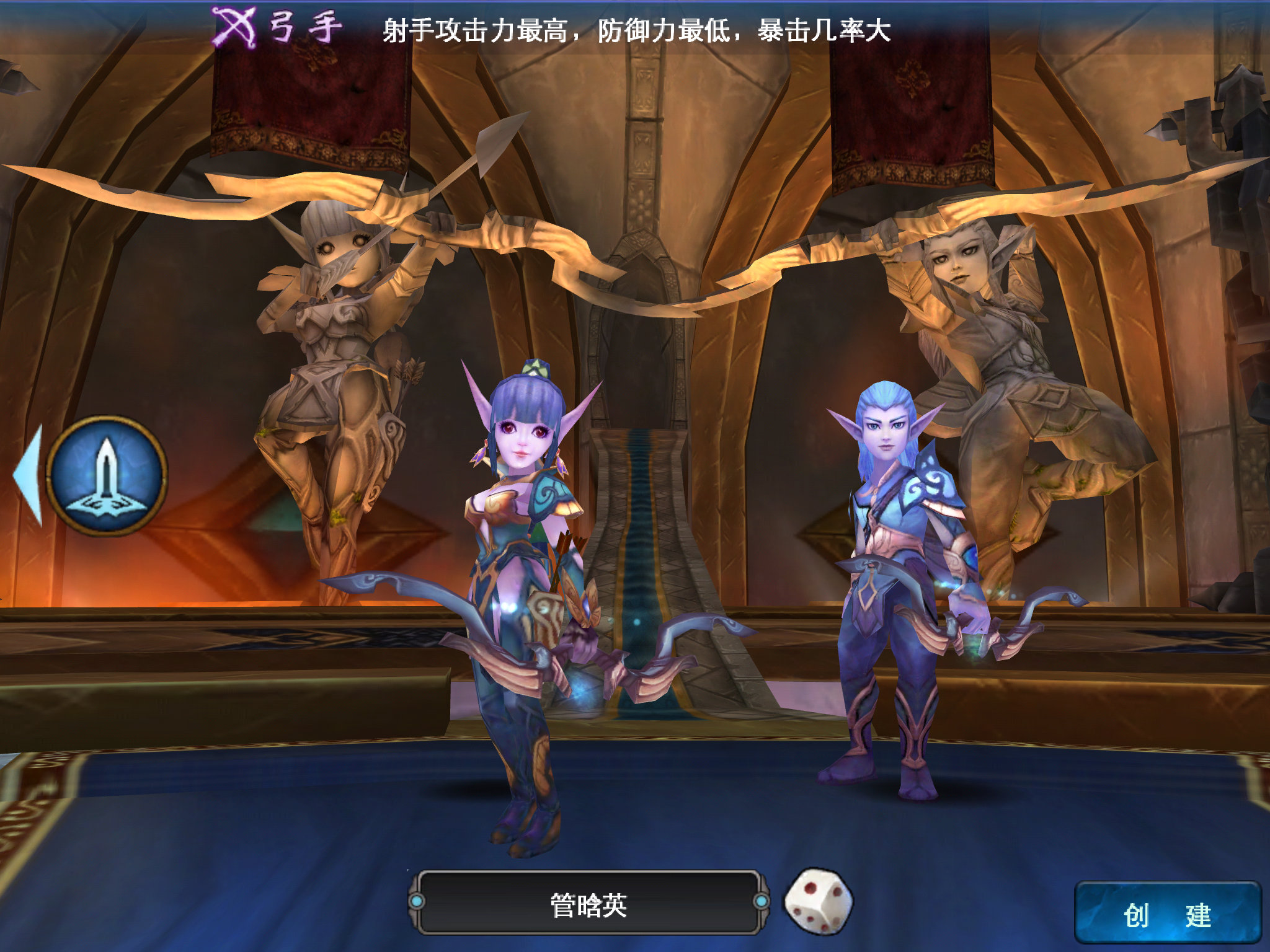This screenshot has height=952, width=1270.
Task: Select the character name field 管晗英
Action: coord(588,904)
